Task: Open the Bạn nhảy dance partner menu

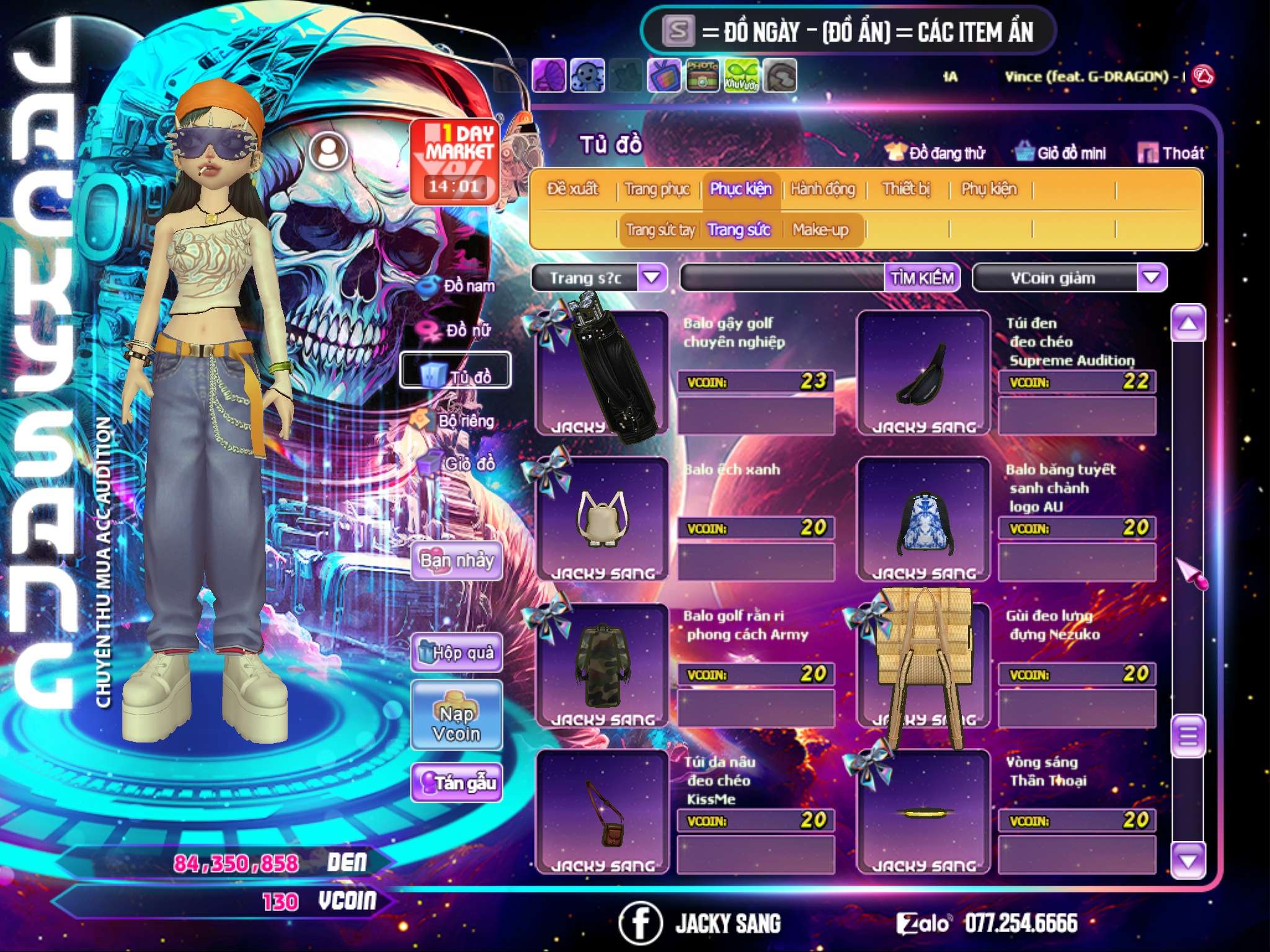Action: [x=456, y=561]
